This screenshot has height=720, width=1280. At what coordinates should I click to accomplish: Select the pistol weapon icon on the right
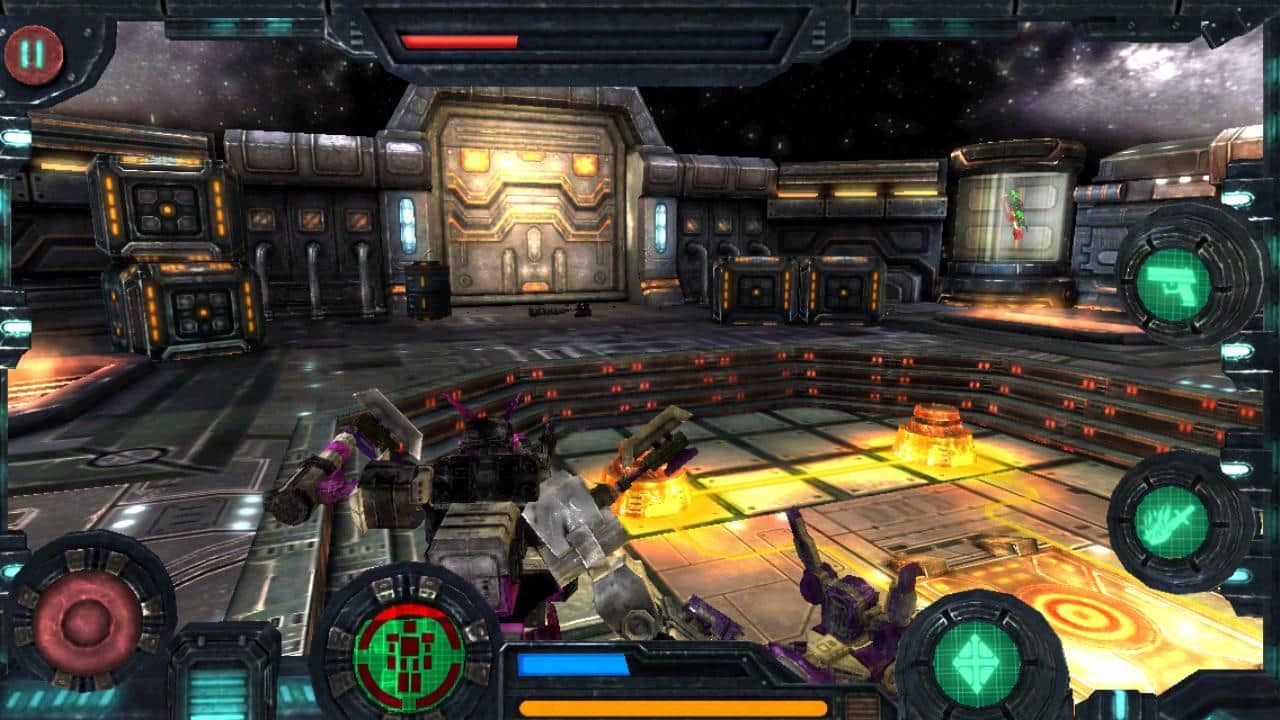[1173, 287]
